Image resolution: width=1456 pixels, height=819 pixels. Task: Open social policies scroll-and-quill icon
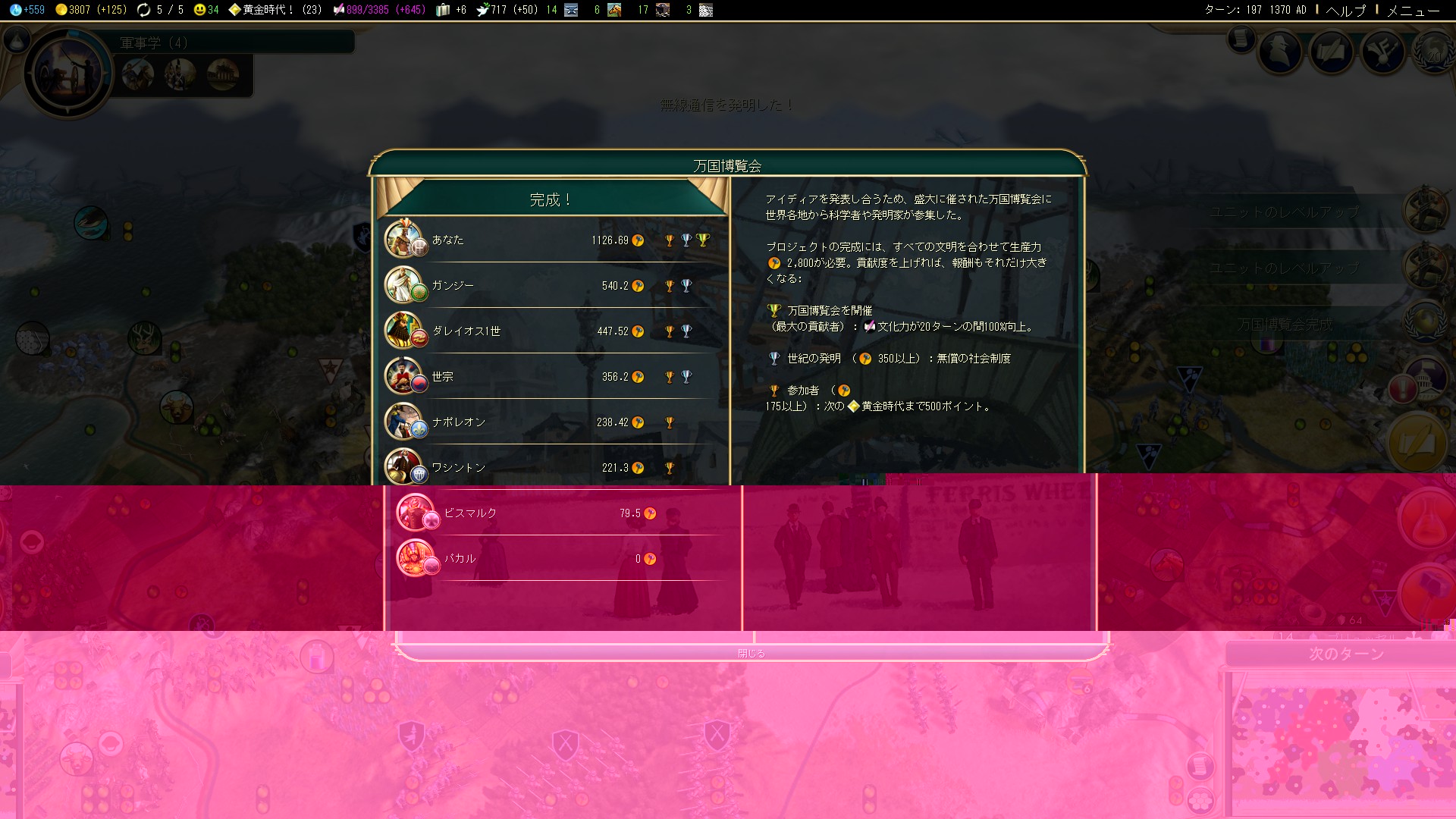pos(1332,52)
